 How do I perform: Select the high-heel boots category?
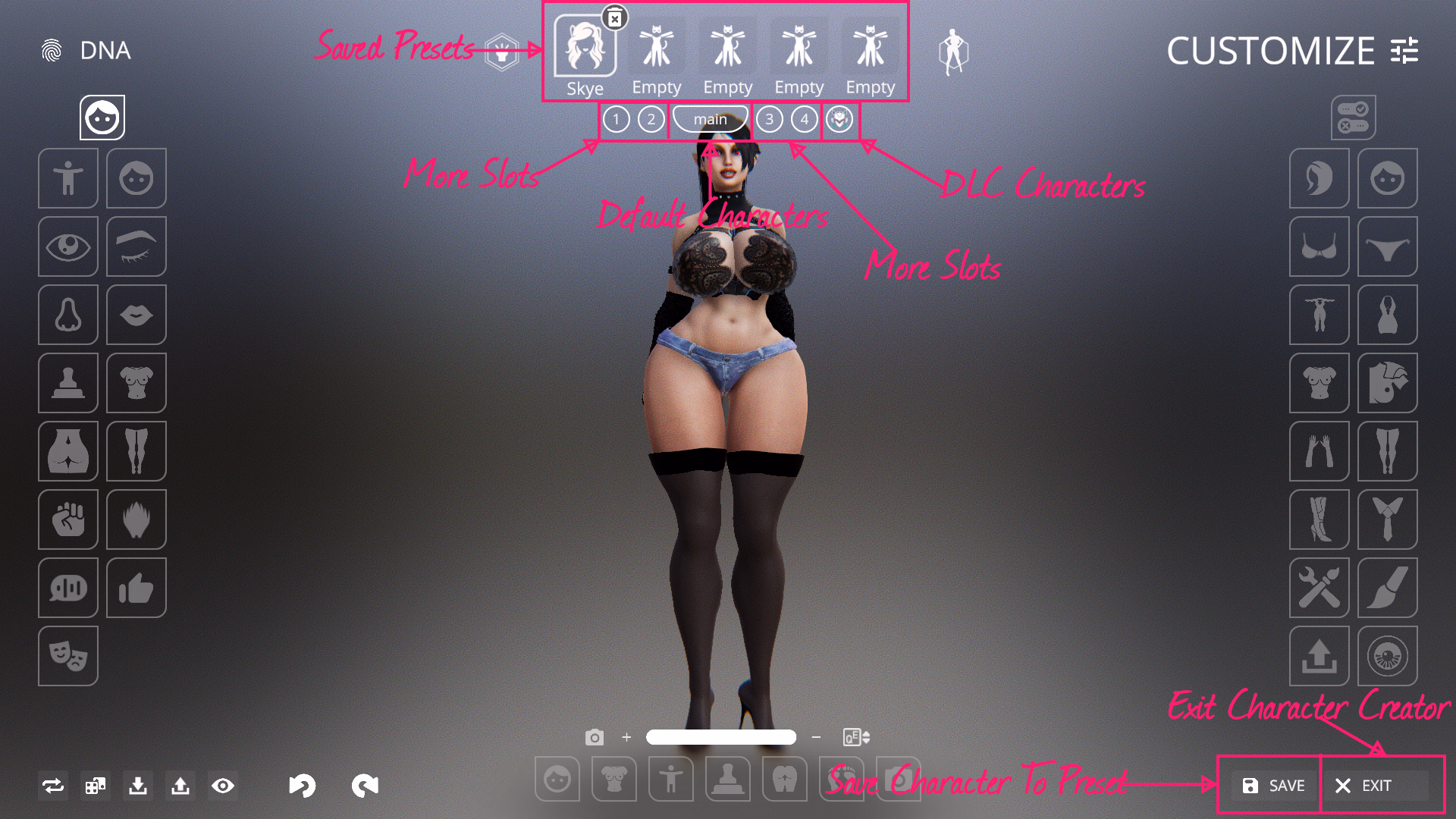coord(1319,519)
